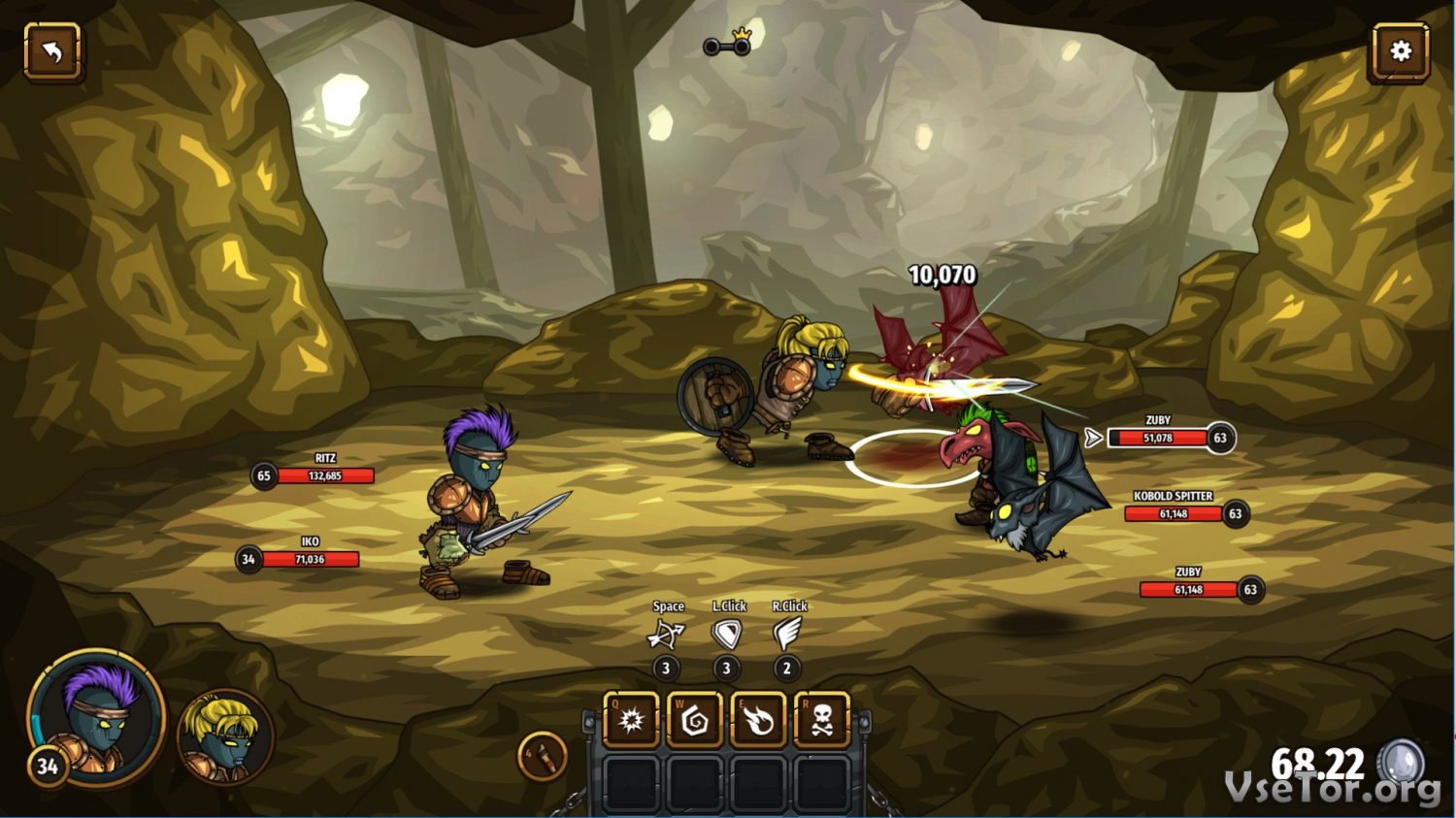This screenshot has height=818, width=1456.
Task: Click the silver soul orb icon
Action: point(1402,763)
